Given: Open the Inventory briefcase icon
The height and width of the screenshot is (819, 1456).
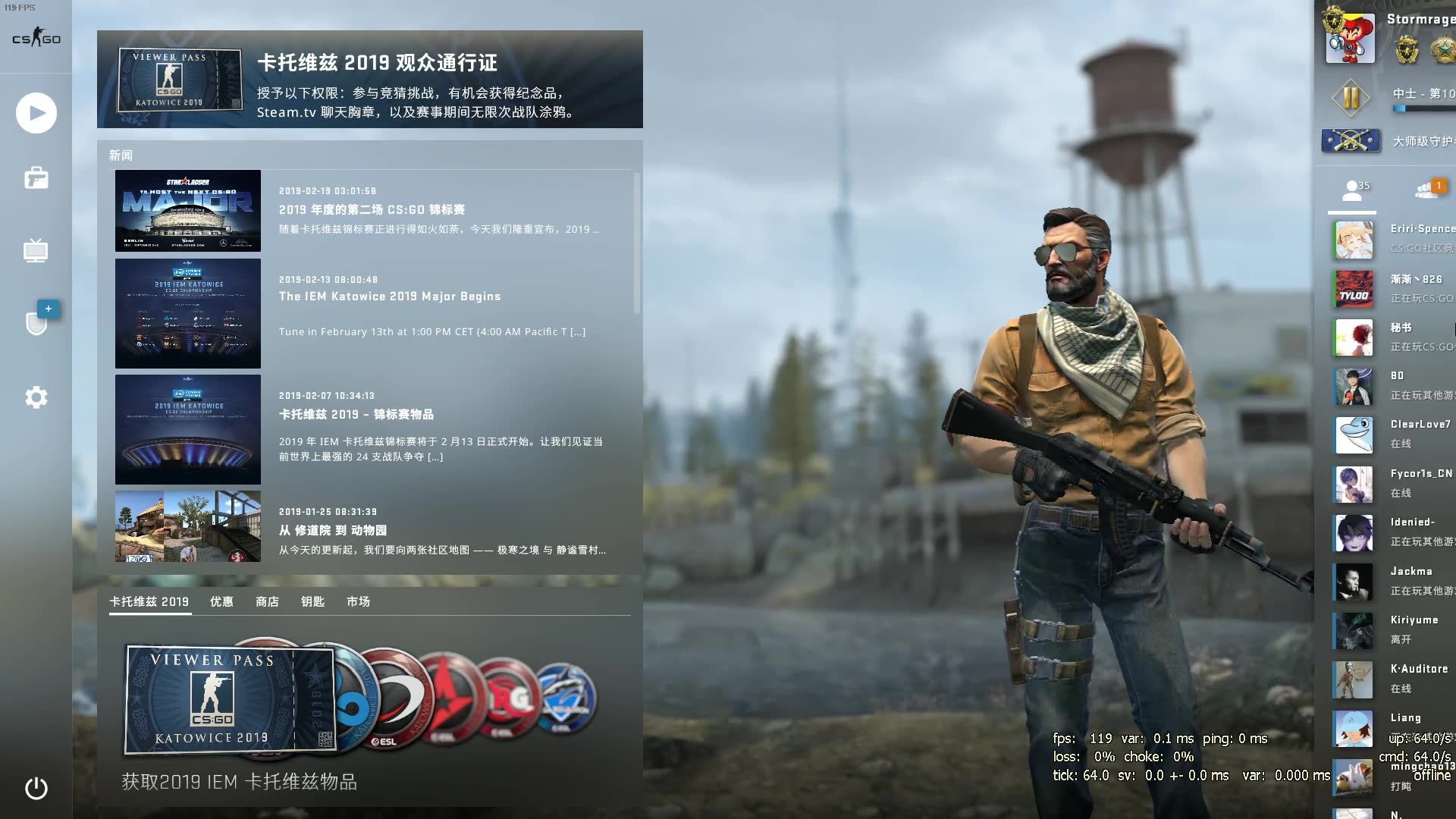Looking at the screenshot, I should tap(36, 177).
